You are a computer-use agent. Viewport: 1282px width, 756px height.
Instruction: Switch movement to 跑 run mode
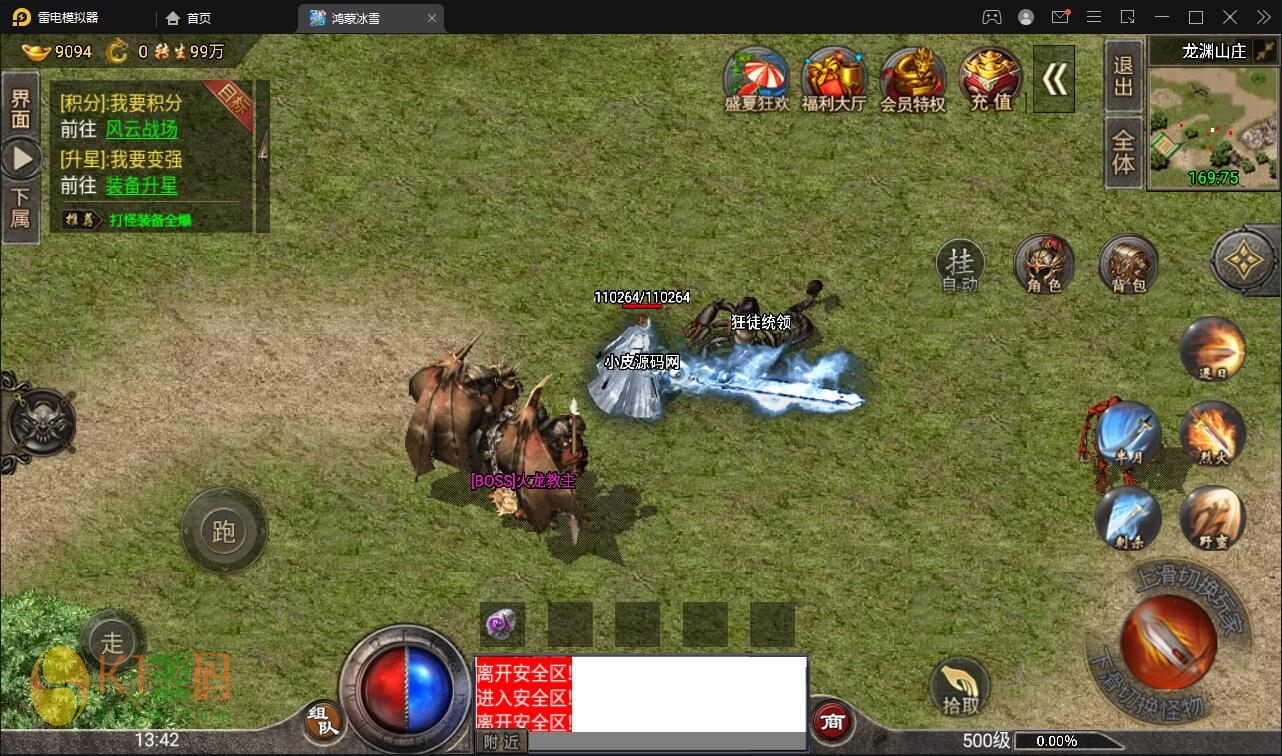tap(224, 531)
